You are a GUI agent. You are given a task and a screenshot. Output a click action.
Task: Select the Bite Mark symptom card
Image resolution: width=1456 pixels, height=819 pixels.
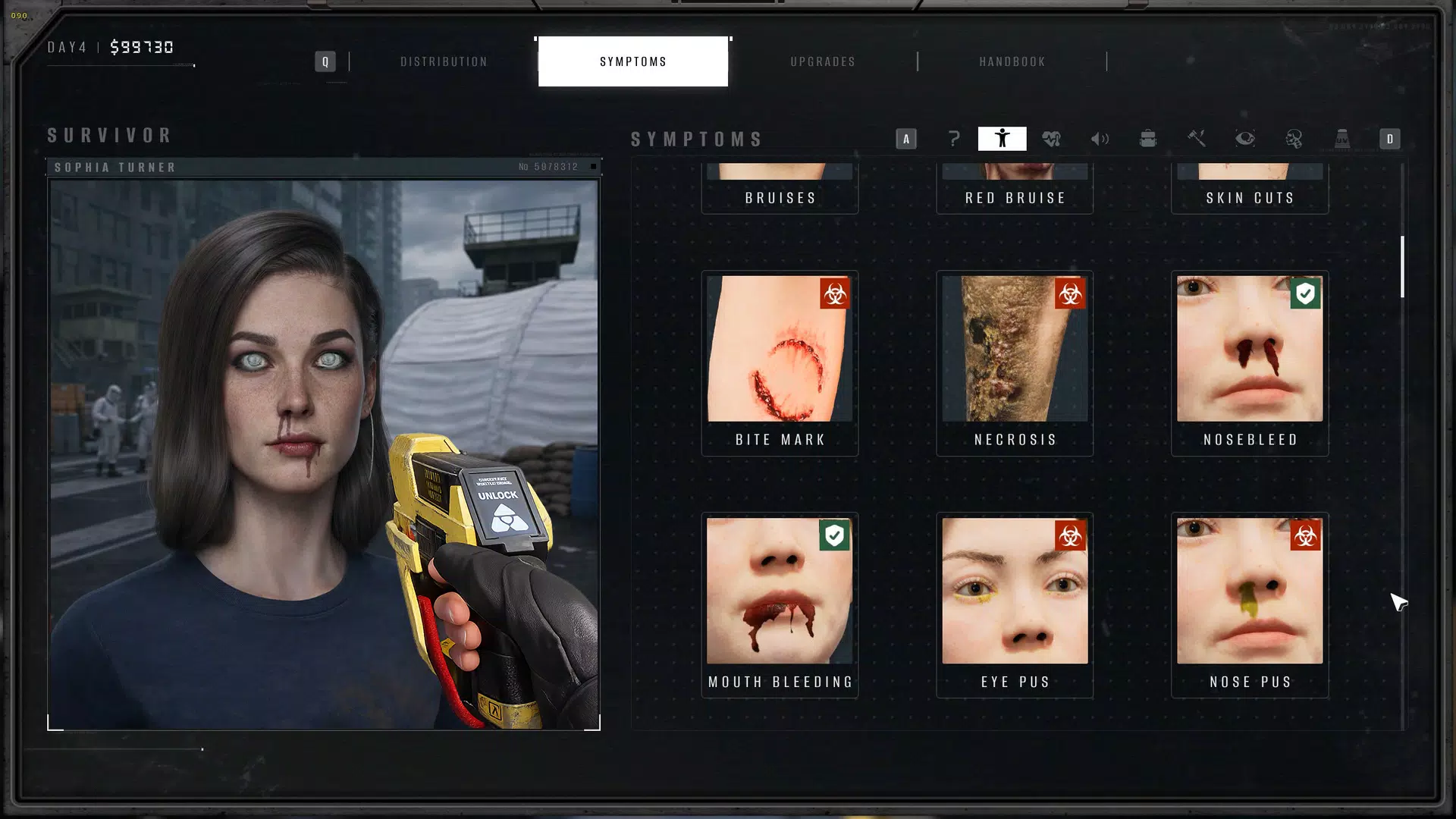[780, 363]
